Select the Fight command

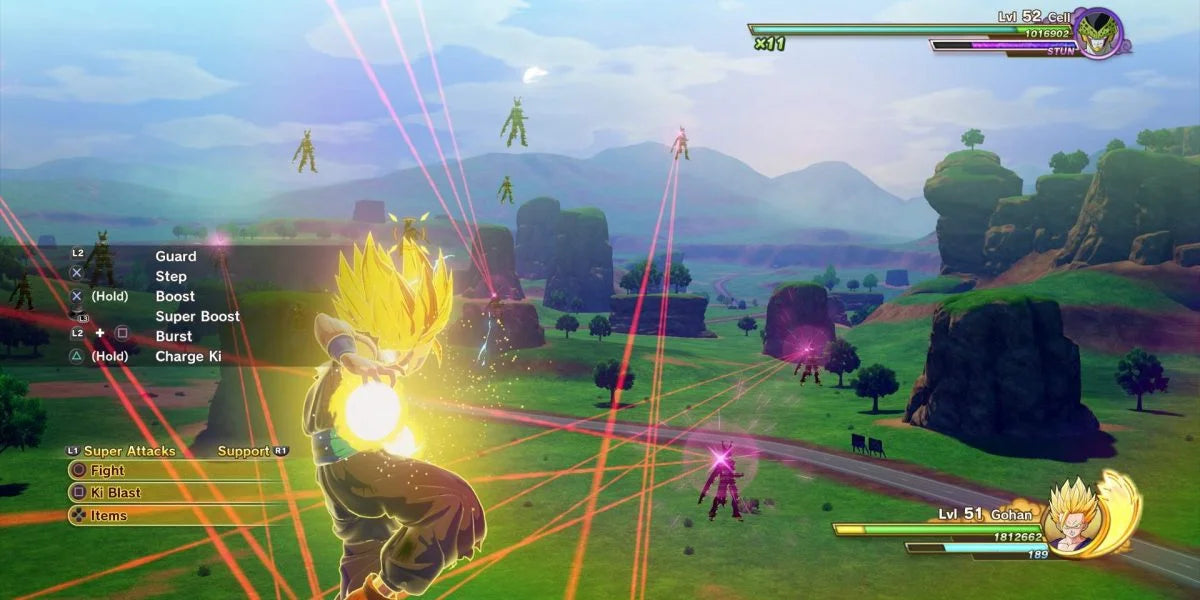click(108, 470)
